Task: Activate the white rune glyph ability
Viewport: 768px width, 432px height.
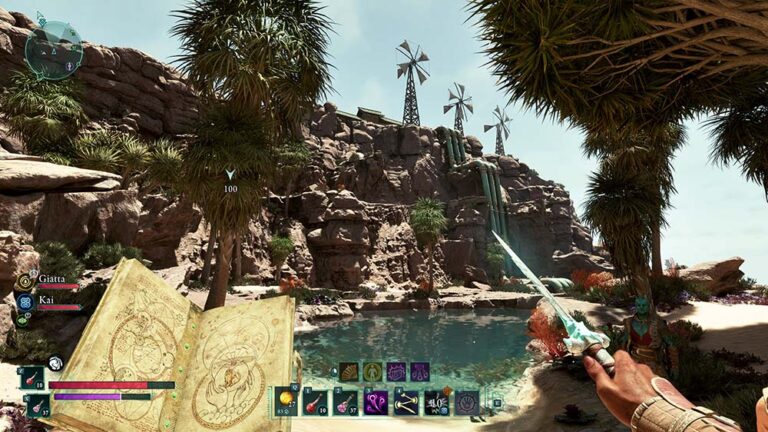Action: [436, 401]
